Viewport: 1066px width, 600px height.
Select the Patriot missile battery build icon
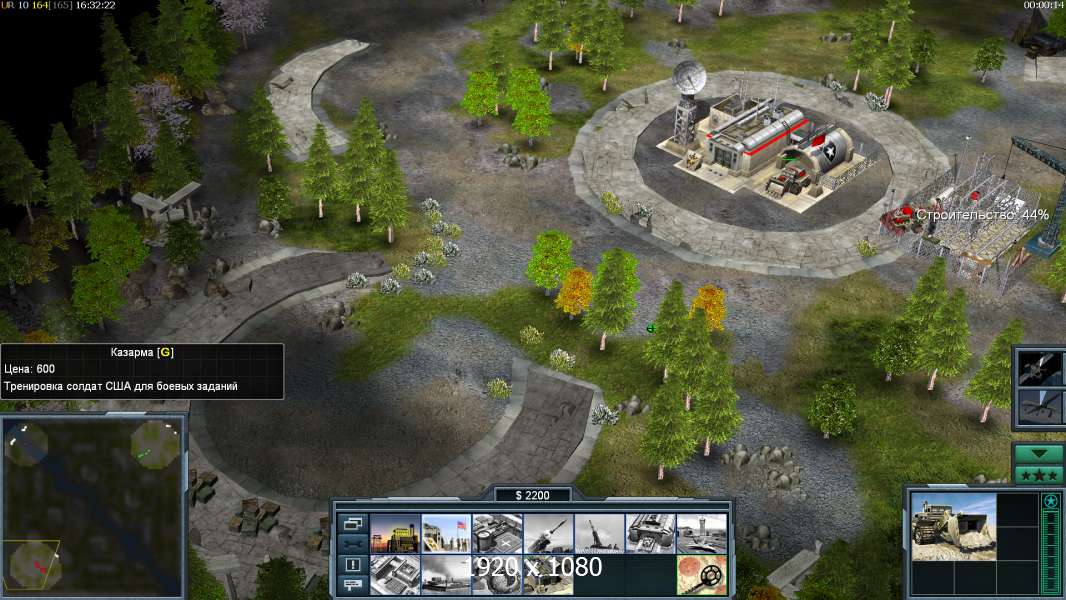click(x=548, y=534)
